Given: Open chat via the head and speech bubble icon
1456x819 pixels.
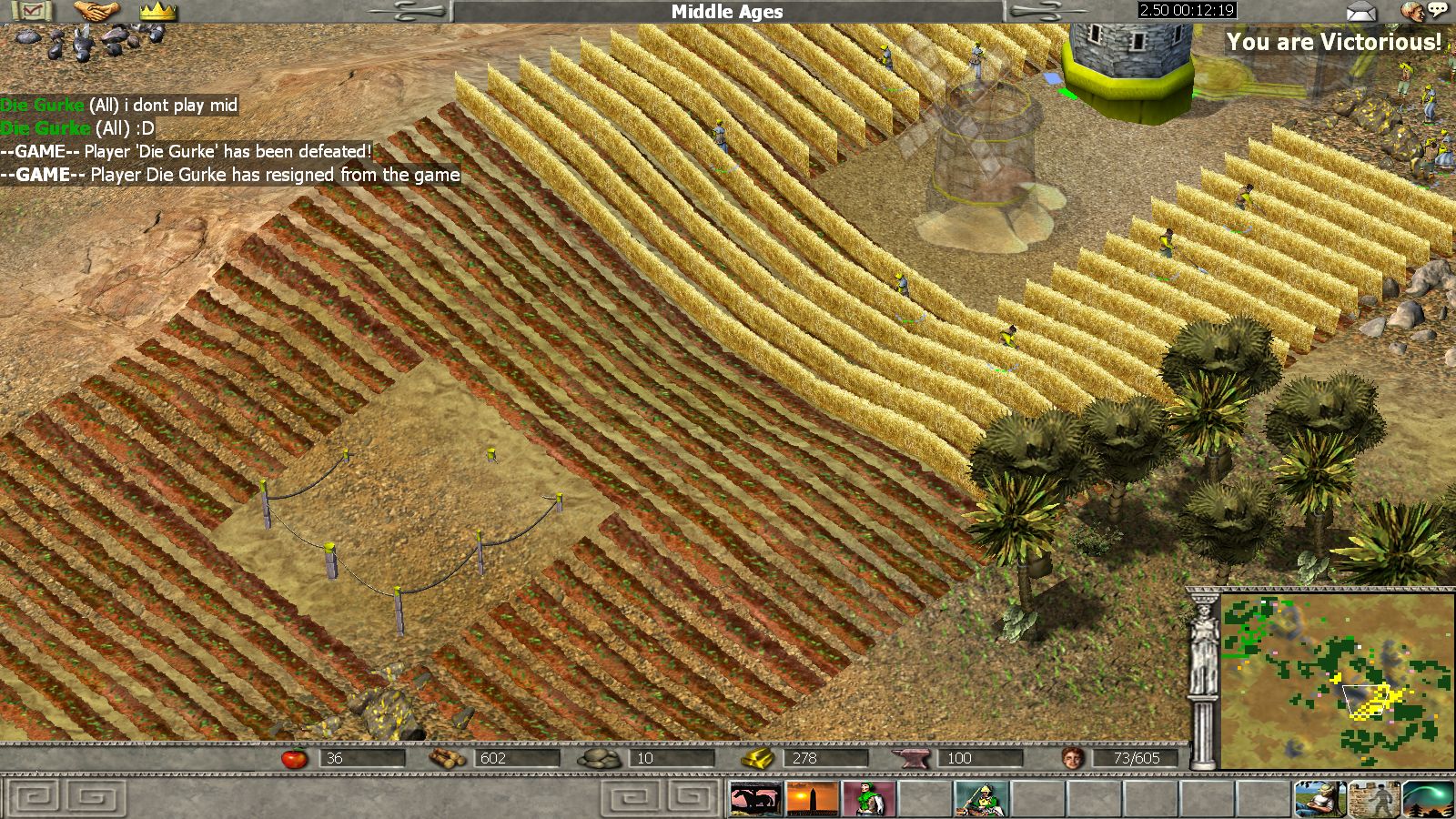Looking at the screenshot, I should [1424, 12].
